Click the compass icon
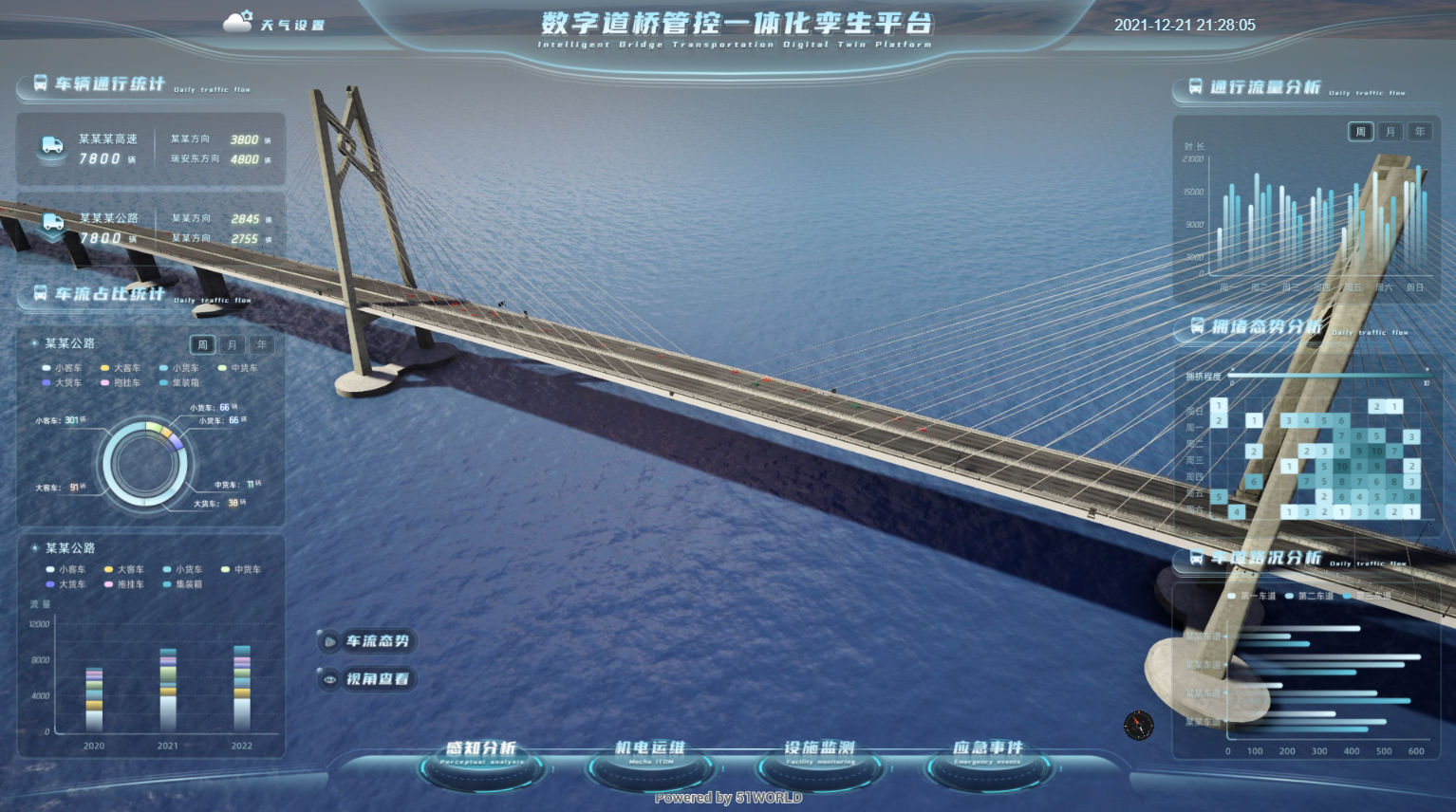The image size is (1456, 812). (1138, 725)
